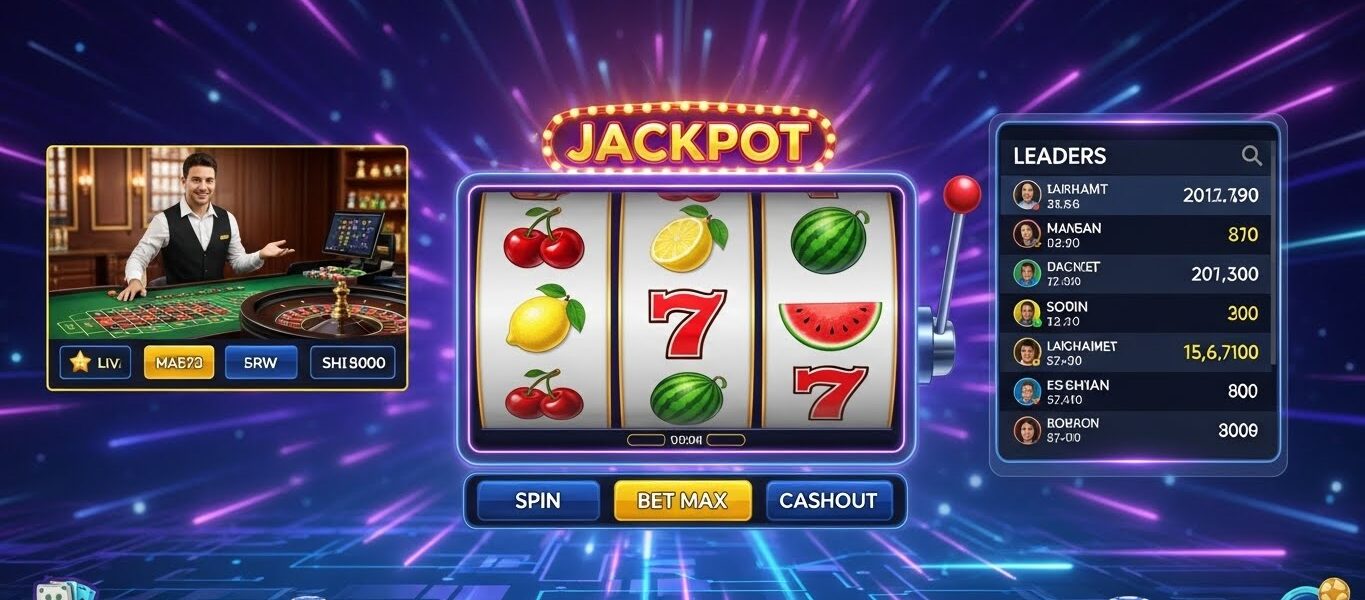This screenshot has width=1365, height=600.
Task: Select the BORRON player row
Action: (x=1136, y=430)
